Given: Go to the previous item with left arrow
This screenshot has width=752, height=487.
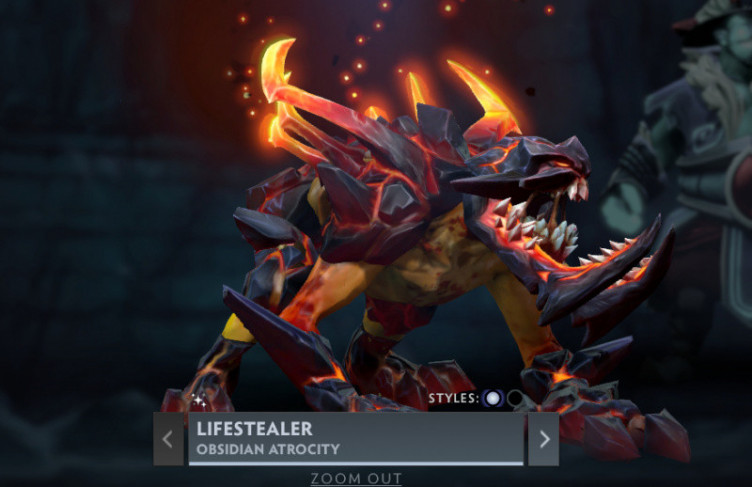Looking at the screenshot, I should (x=168, y=439).
